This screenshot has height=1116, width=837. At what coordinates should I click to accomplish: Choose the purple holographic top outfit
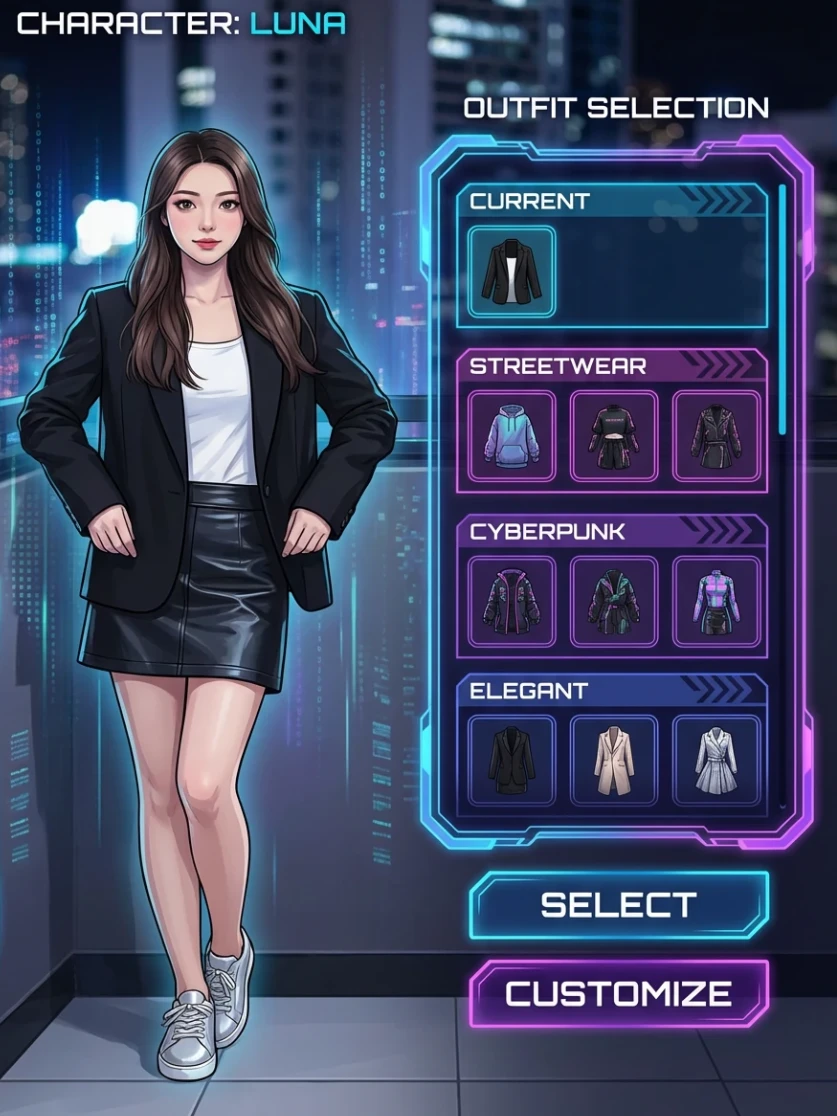716,602
